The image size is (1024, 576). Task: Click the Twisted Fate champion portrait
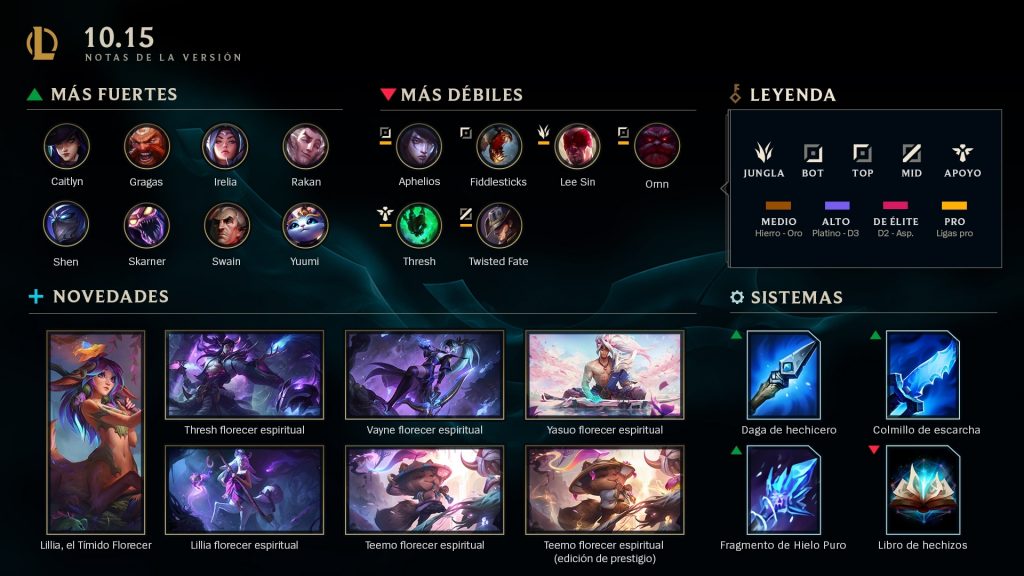(499, 226)
